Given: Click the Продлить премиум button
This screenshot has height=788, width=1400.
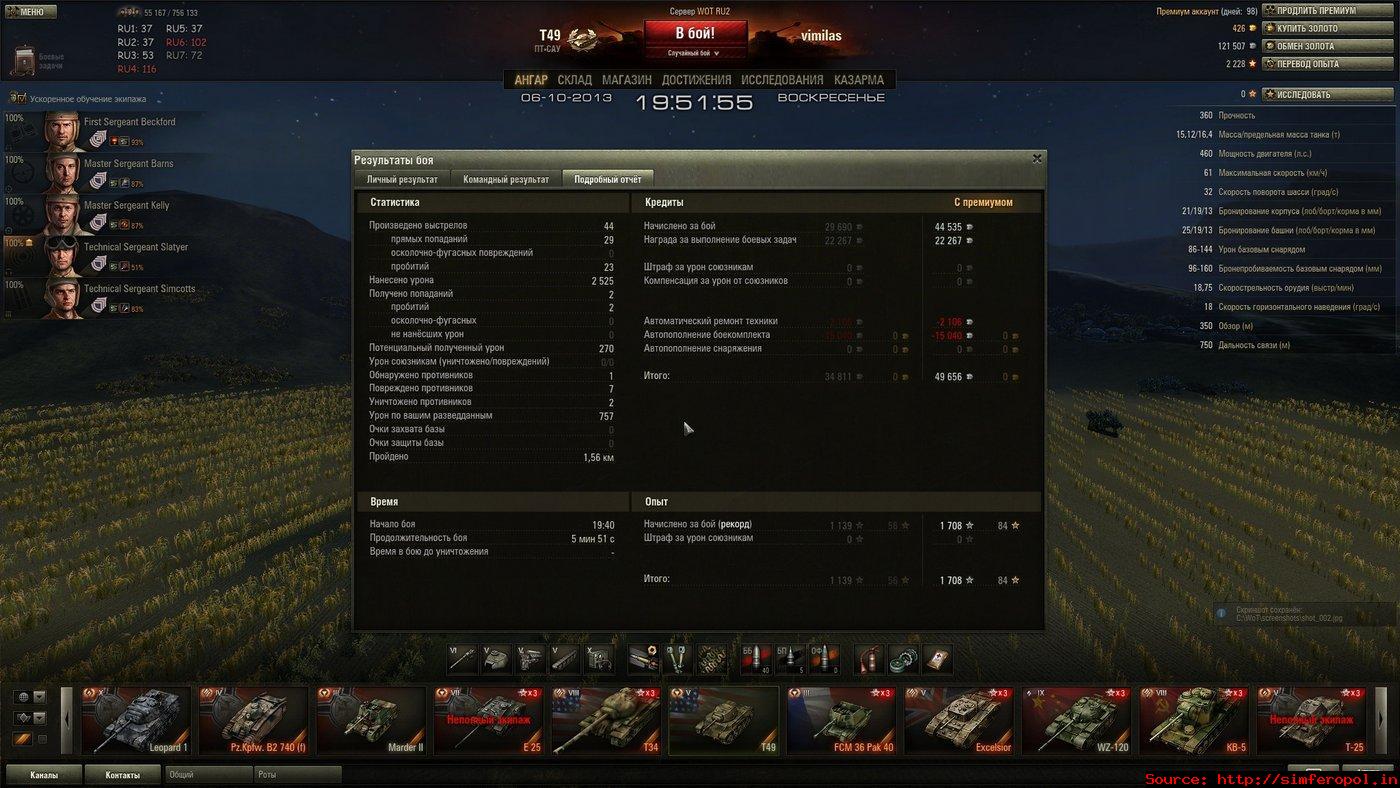Looking at the screenshot, I should [x=1329, y=11].
